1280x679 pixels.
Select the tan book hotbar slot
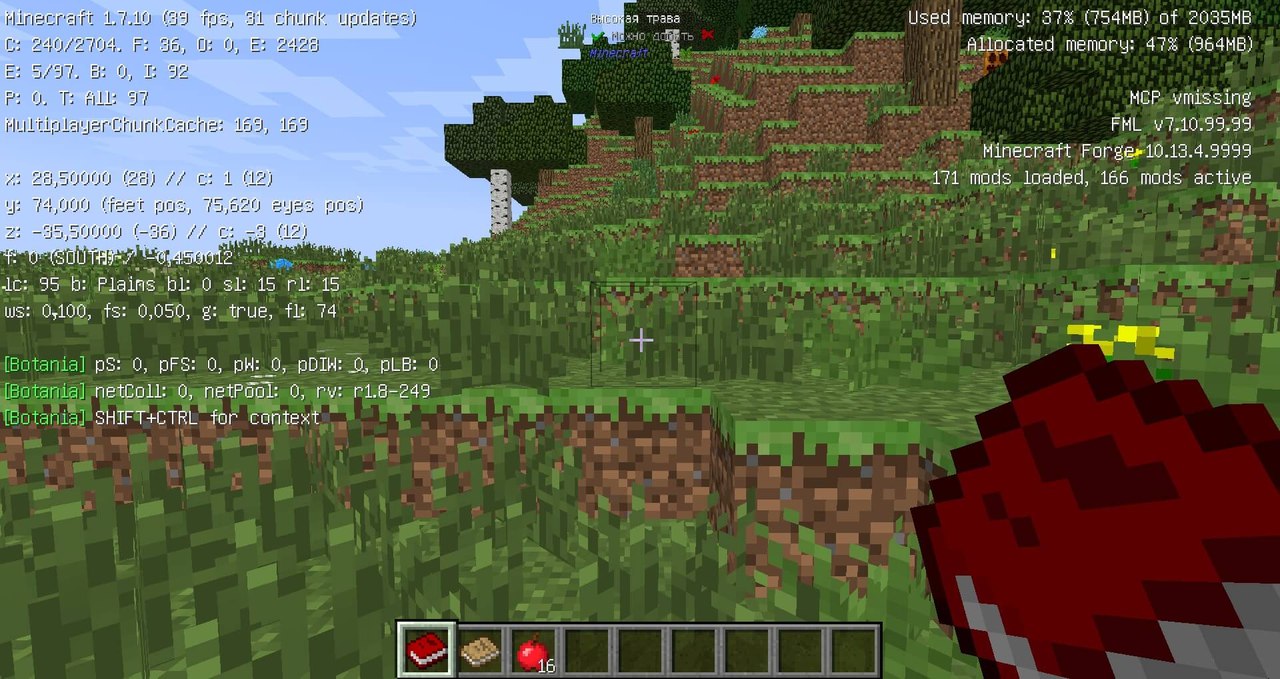481,651
